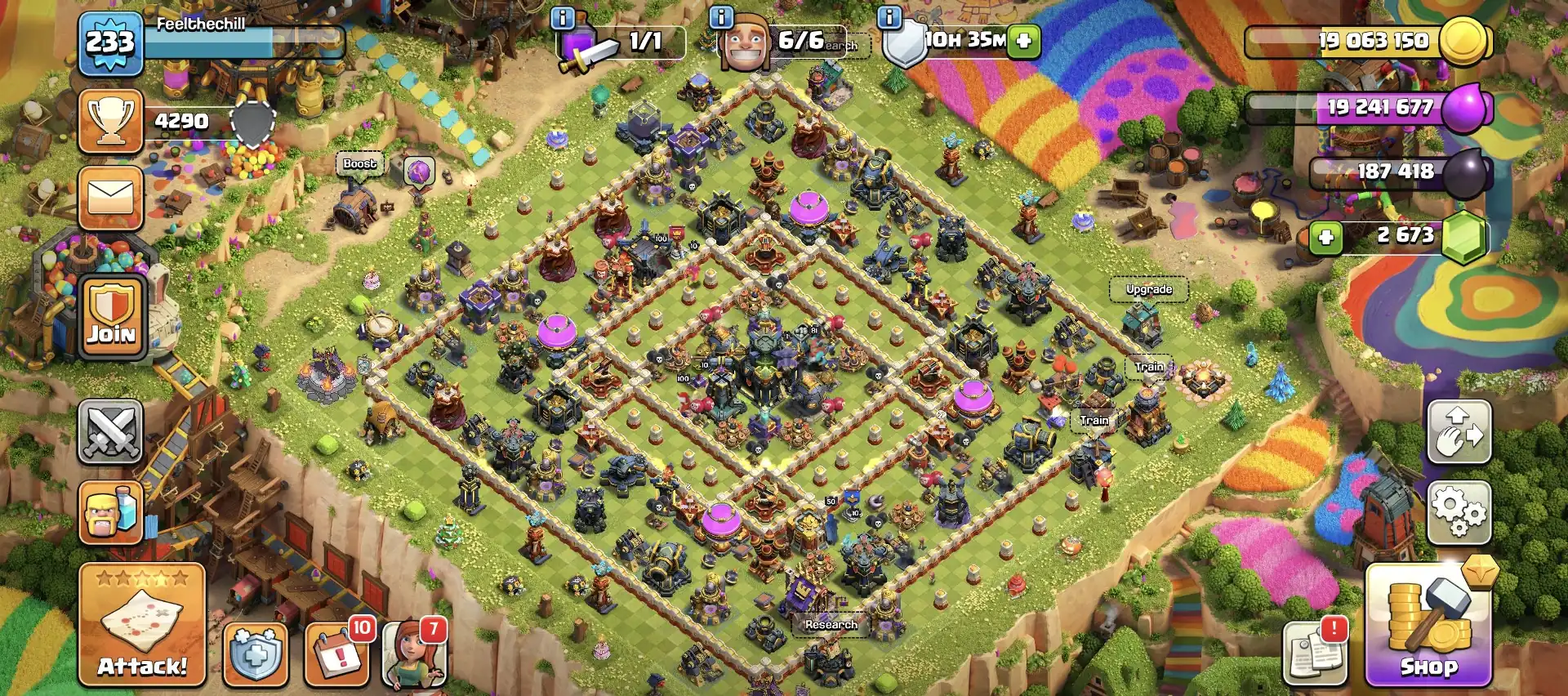The image size is (1568, 696).
Task: Tap the Boost label near the cannon cart
Action: click(x=360, y=163)
